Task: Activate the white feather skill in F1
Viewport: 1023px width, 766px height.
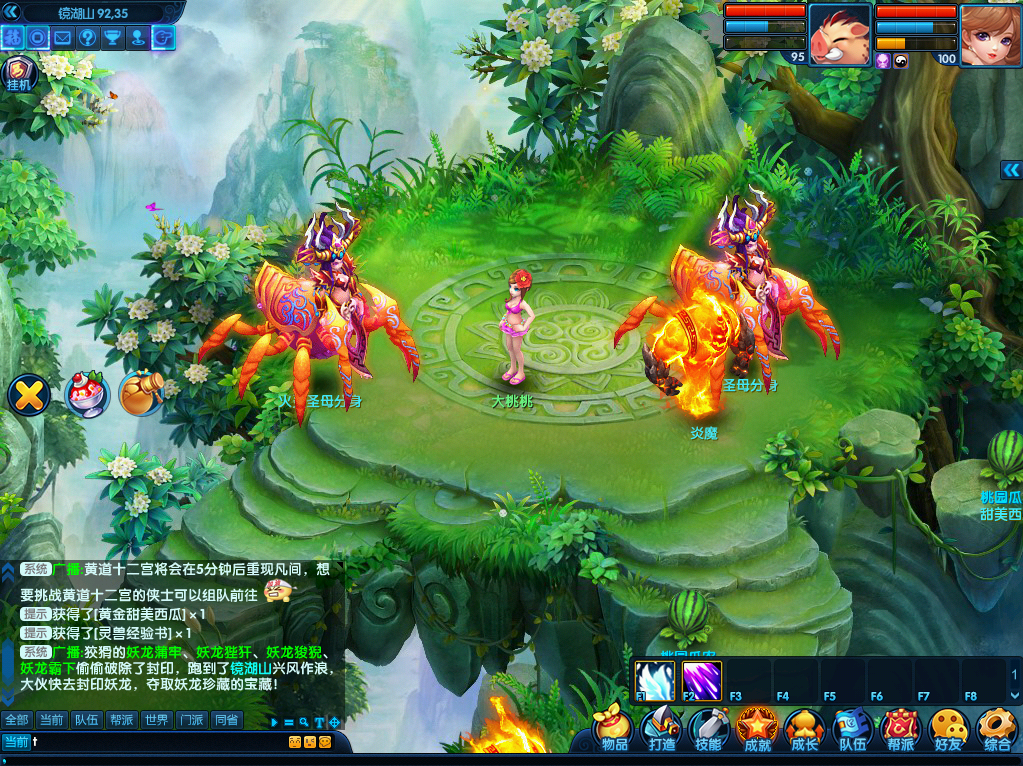Action: click(x=655, y=679)
